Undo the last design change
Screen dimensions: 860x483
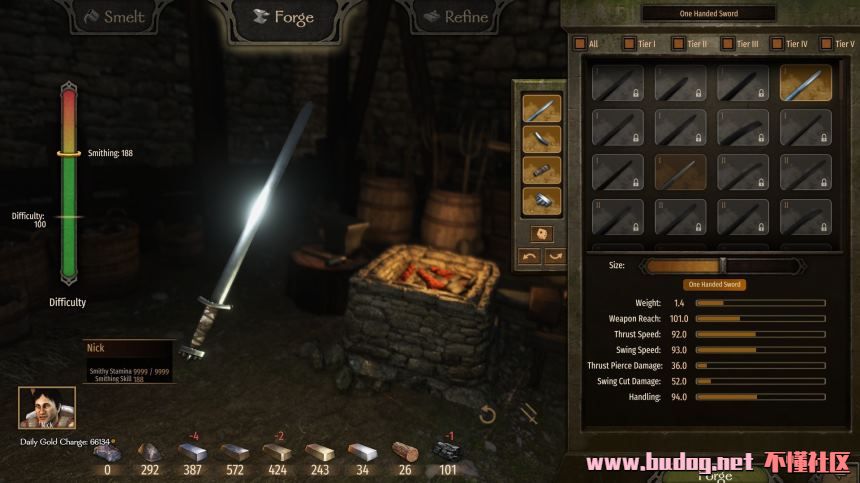[x=530, y=256]
